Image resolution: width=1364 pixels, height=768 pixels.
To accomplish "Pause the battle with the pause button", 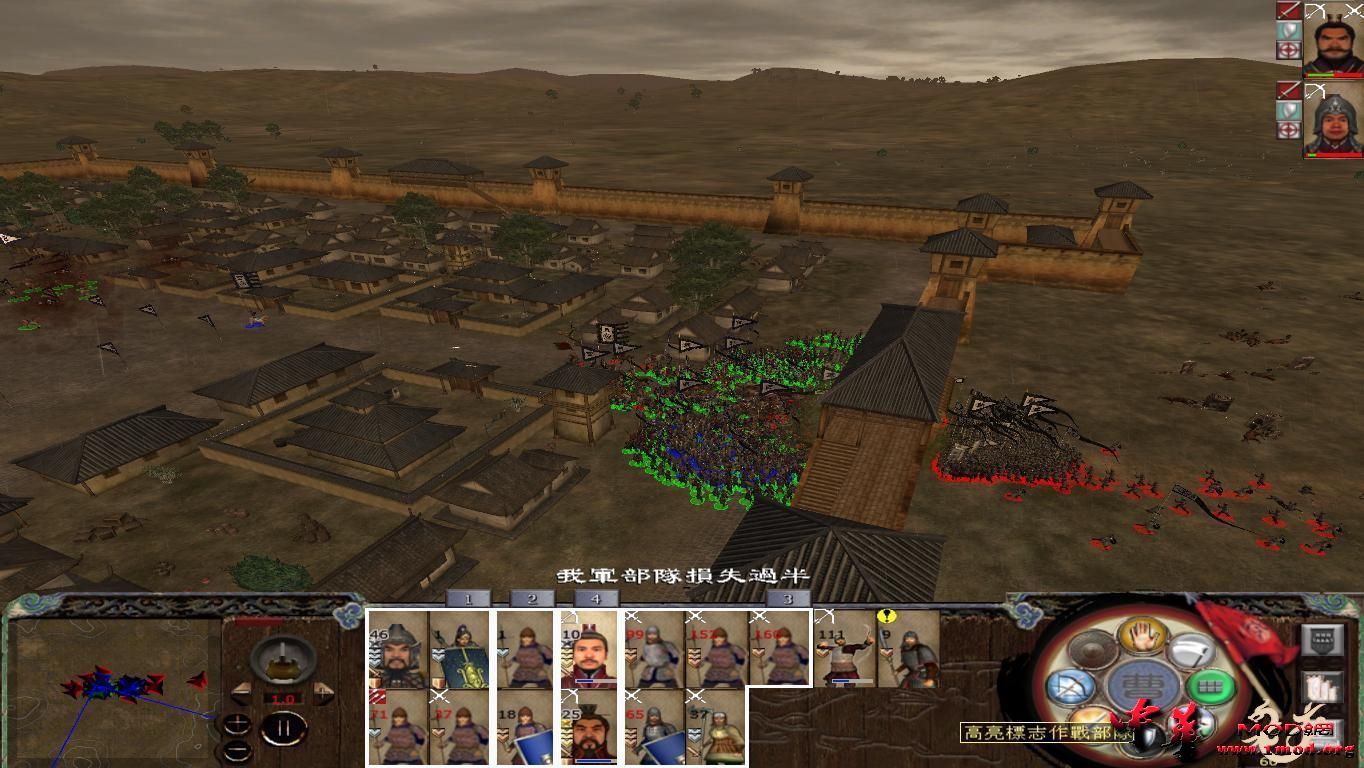I will pos(282,729).
